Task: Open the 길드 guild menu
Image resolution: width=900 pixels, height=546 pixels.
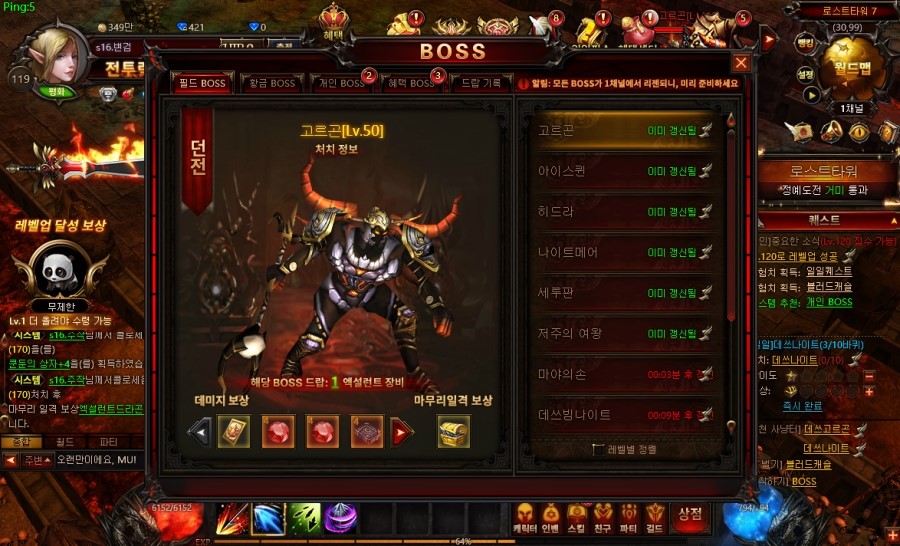Action: [655, 517]
